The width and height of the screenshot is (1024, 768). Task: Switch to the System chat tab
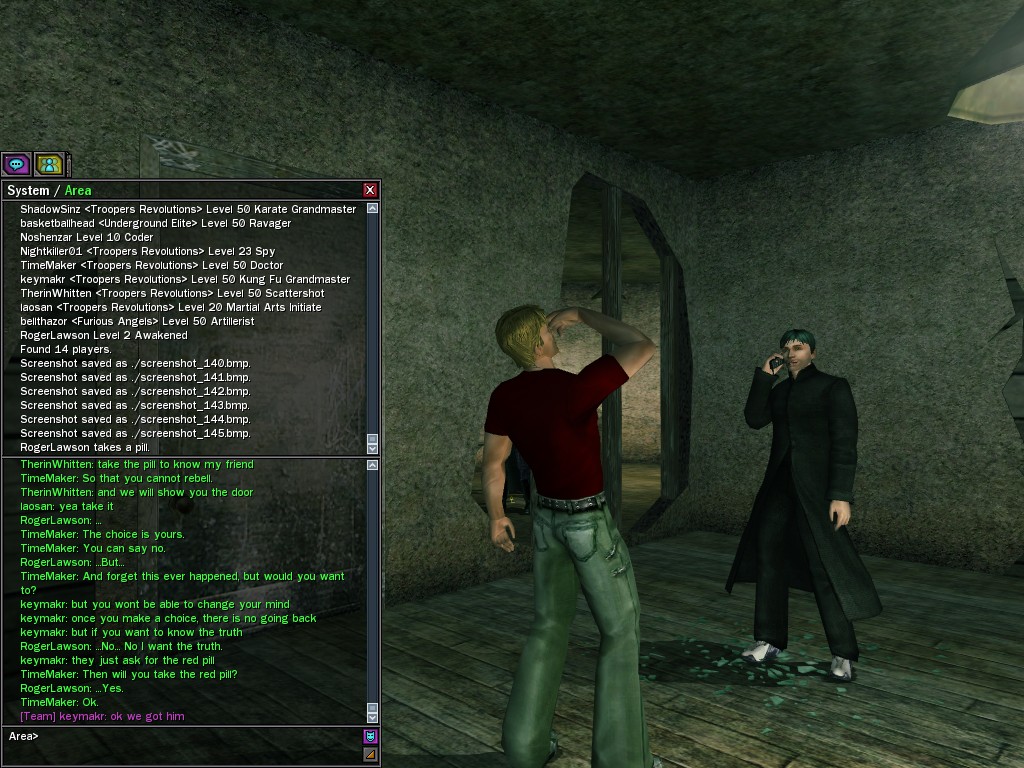28,190
